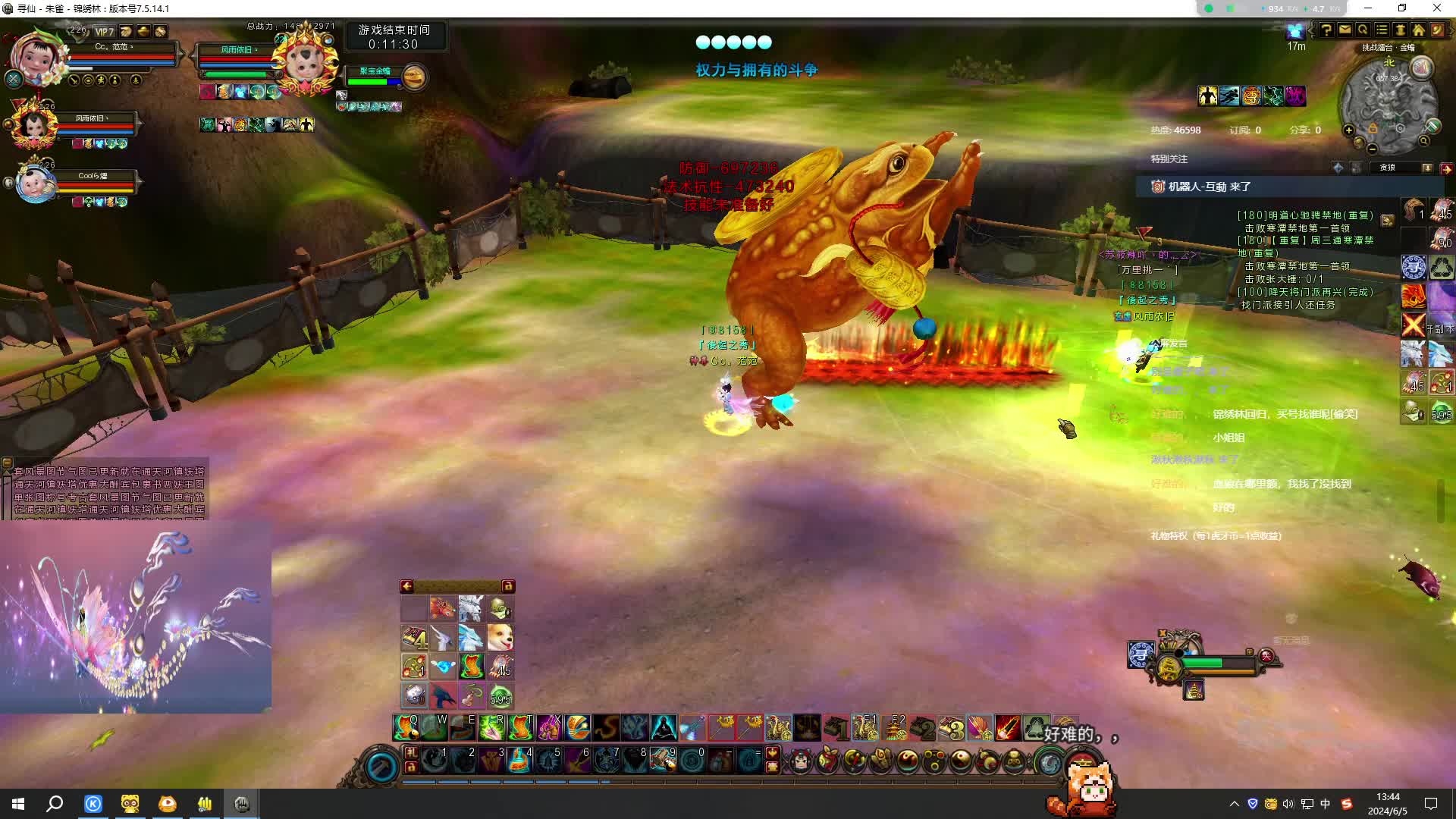Zoom out the minimap with minus button
Viewport: 1456px width, 819px height.
point(1373,149)
